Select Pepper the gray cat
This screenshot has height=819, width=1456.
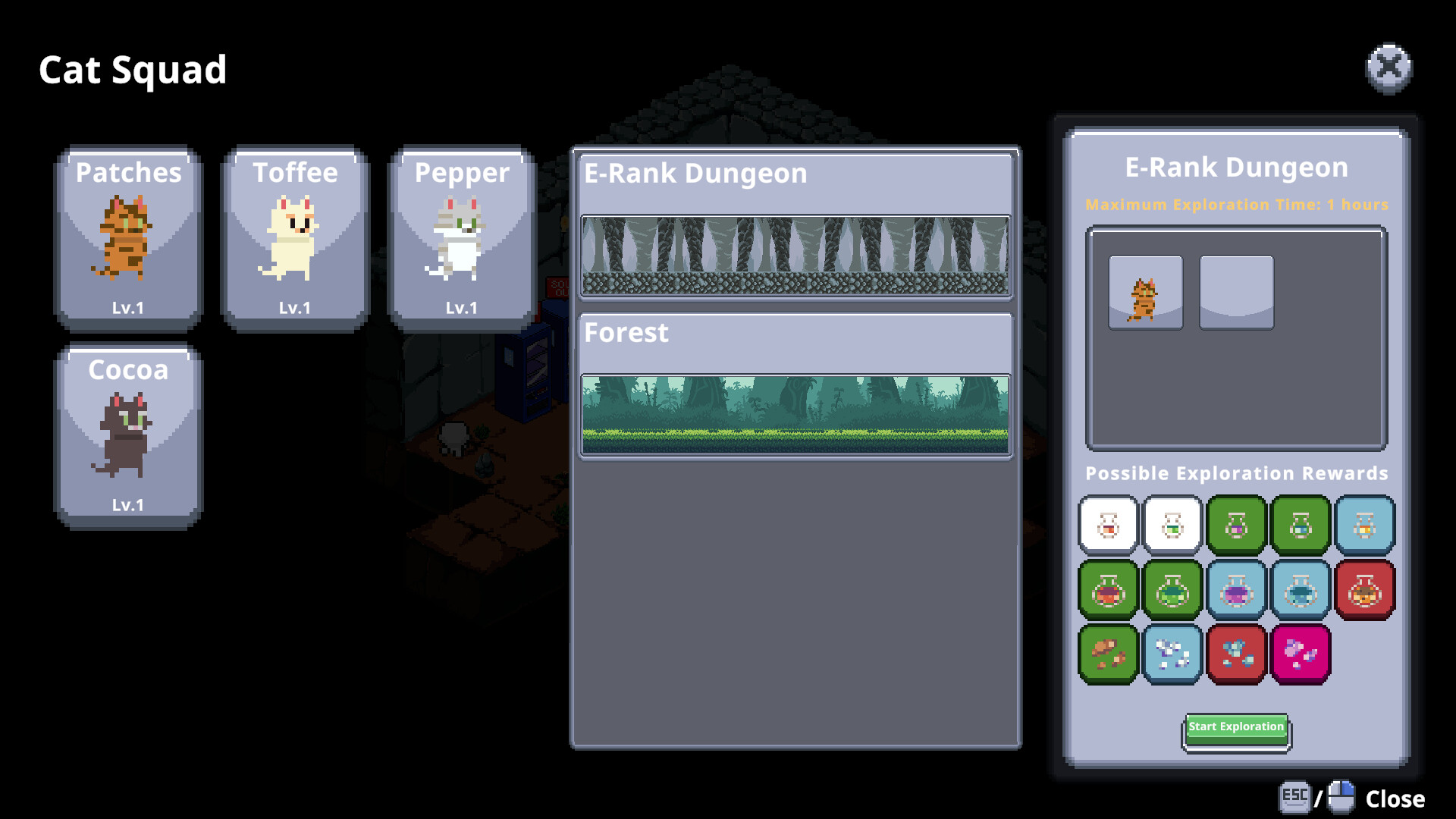pyautogui.click(x=462, y=235)
